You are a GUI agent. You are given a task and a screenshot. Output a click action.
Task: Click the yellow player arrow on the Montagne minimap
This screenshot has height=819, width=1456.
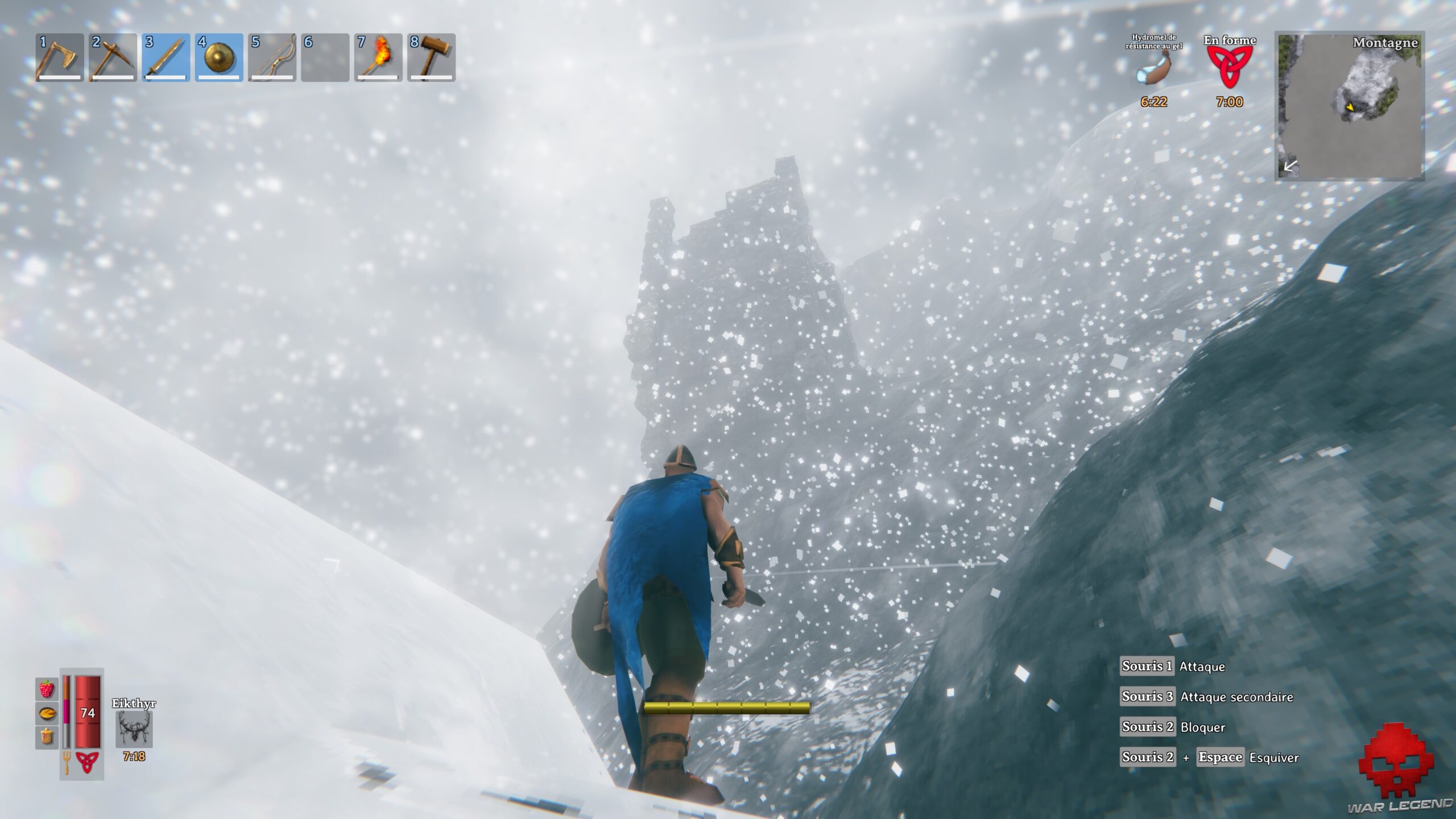click(x=1350, y=107)
